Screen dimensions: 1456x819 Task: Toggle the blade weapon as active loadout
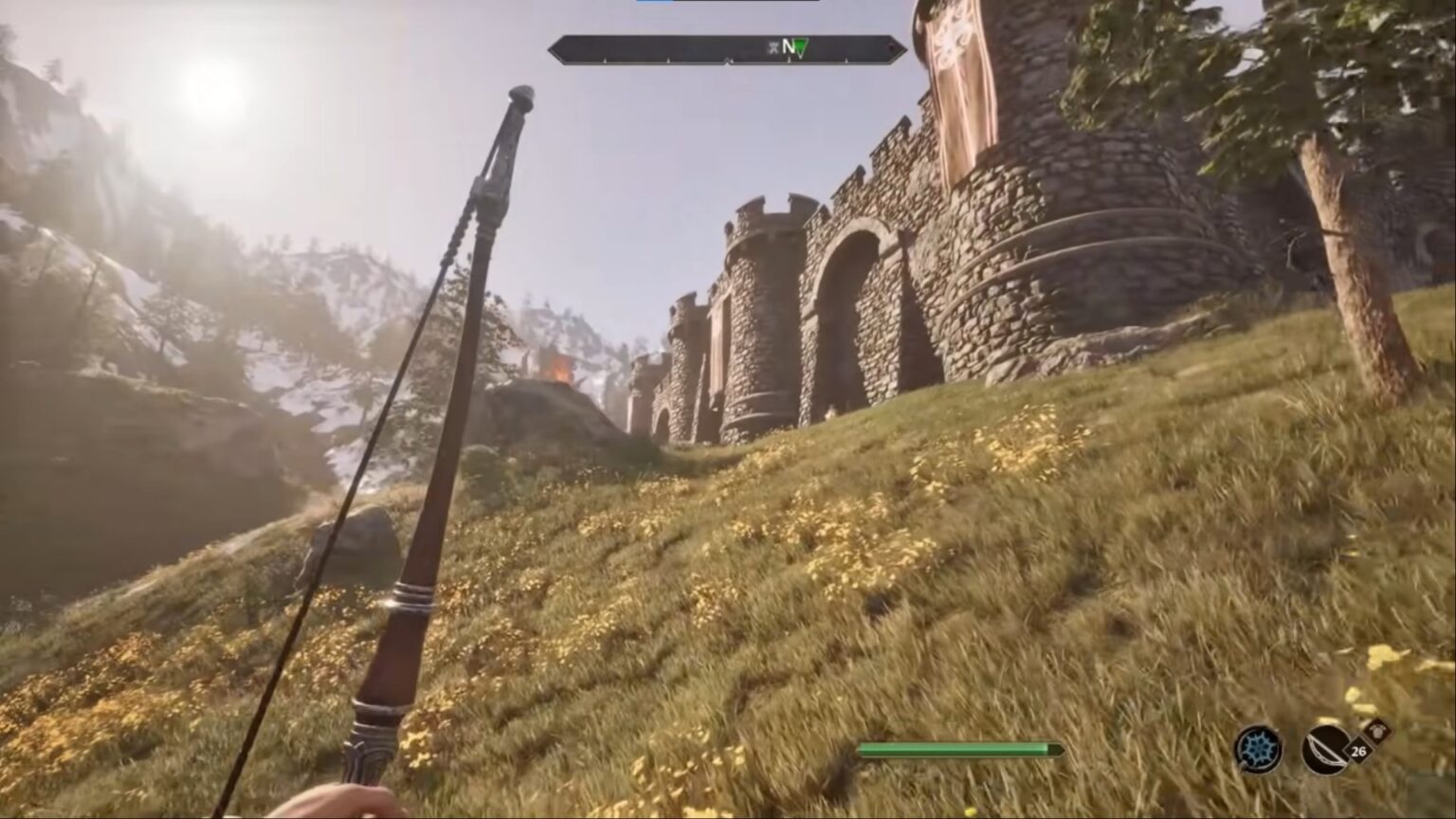1324,749
